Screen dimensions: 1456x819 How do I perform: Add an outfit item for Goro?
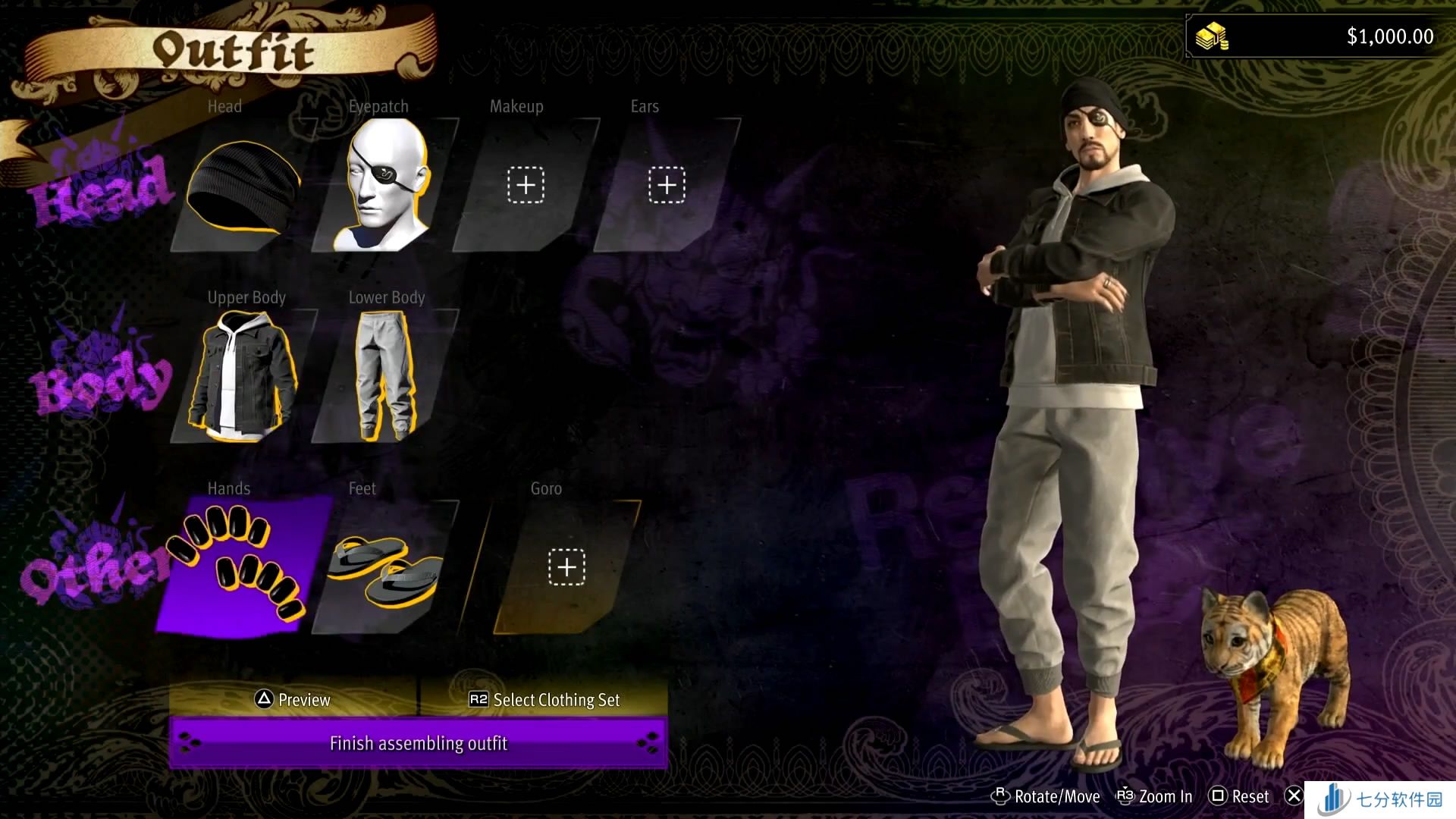[x=566, y=567]
